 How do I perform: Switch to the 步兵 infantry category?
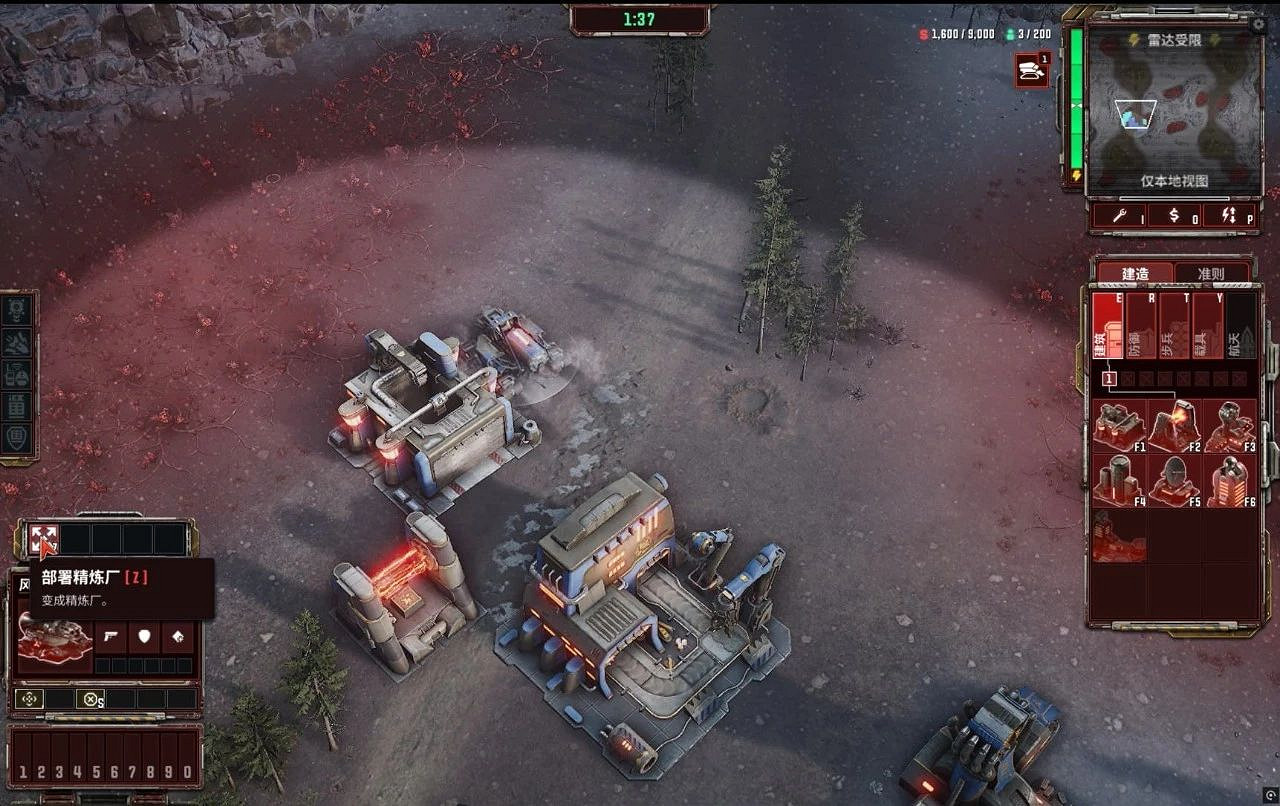(1174, 325)
